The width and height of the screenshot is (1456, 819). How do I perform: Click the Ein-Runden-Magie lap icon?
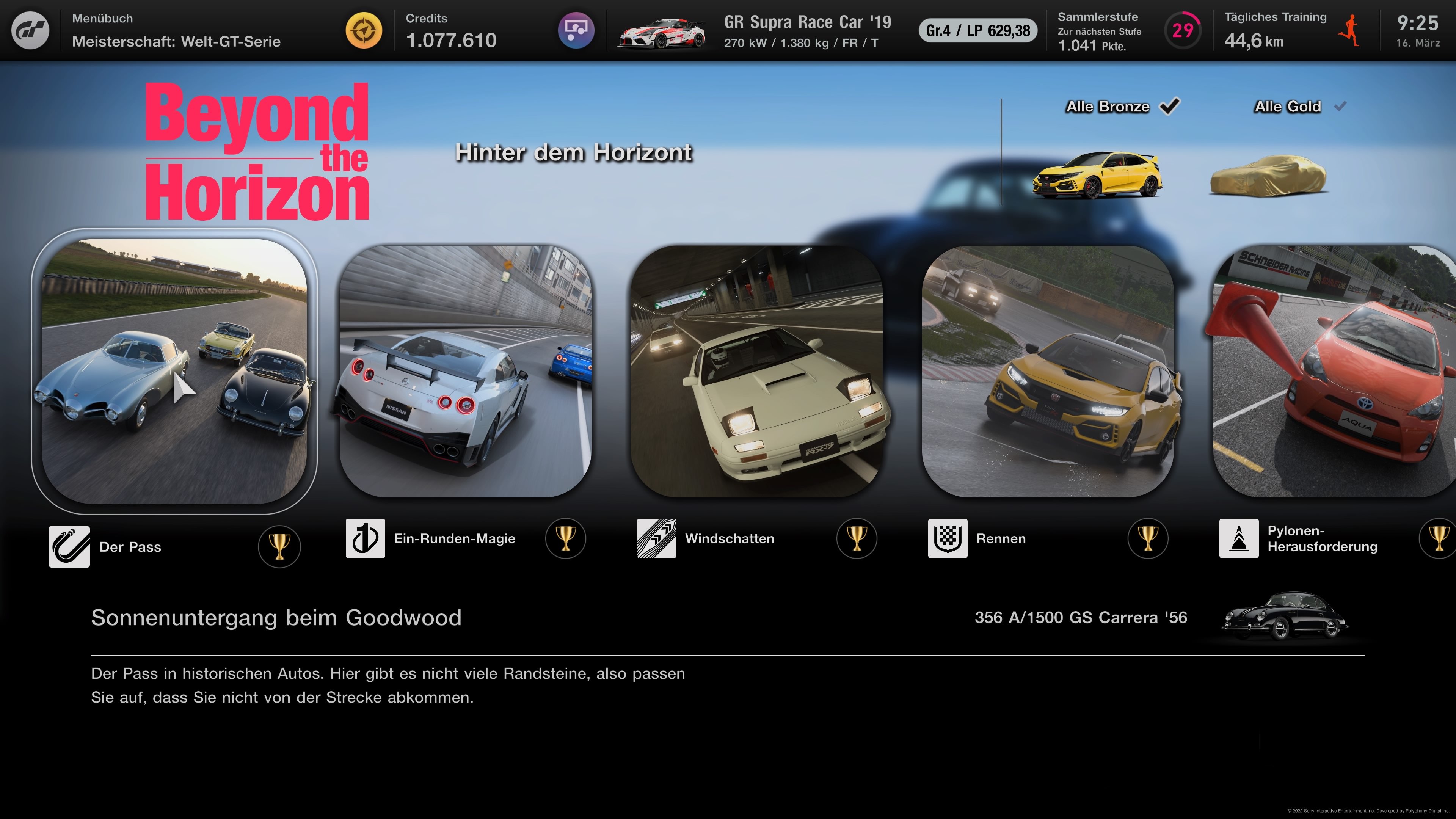click(x=365, y=539)
